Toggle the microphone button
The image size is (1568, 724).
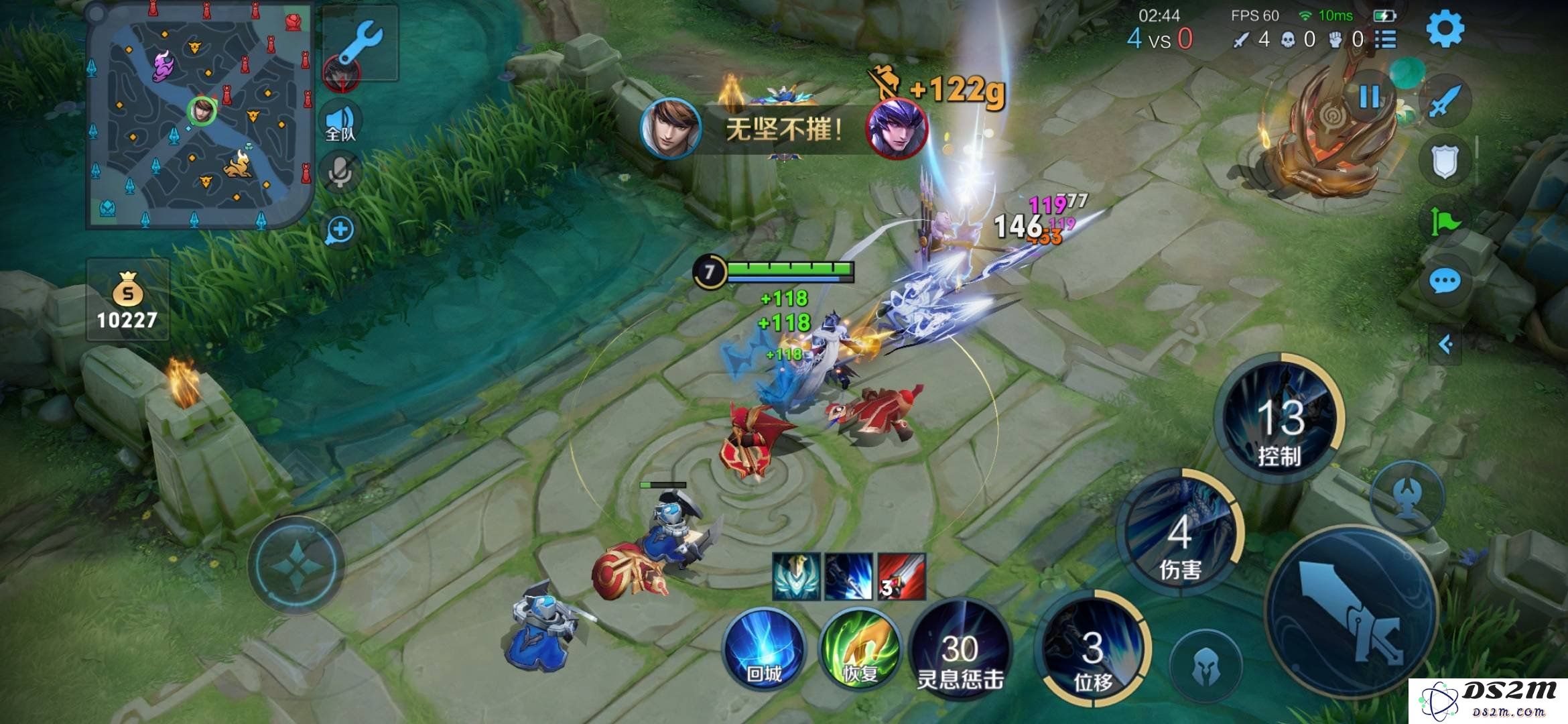click(340, 173)
